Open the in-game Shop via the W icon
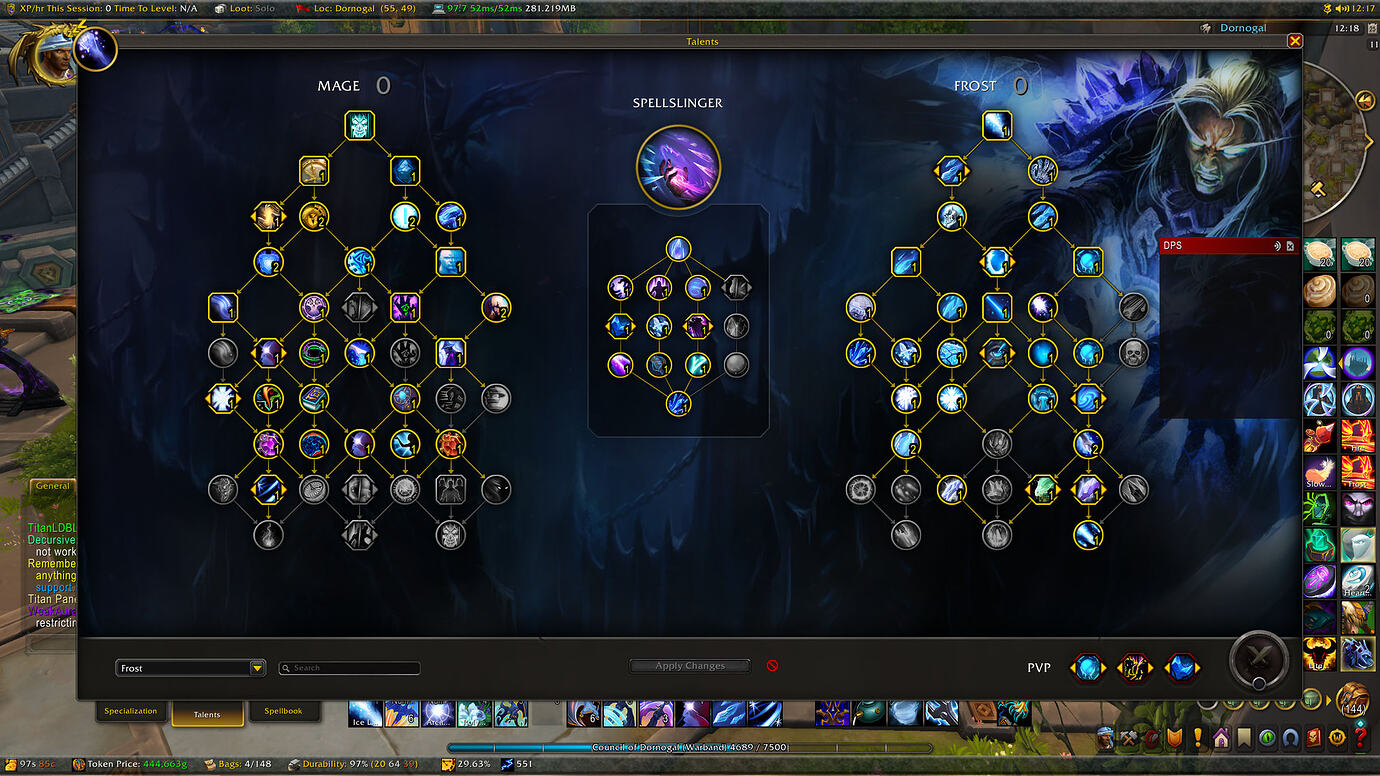 (x=1336, y=739)
